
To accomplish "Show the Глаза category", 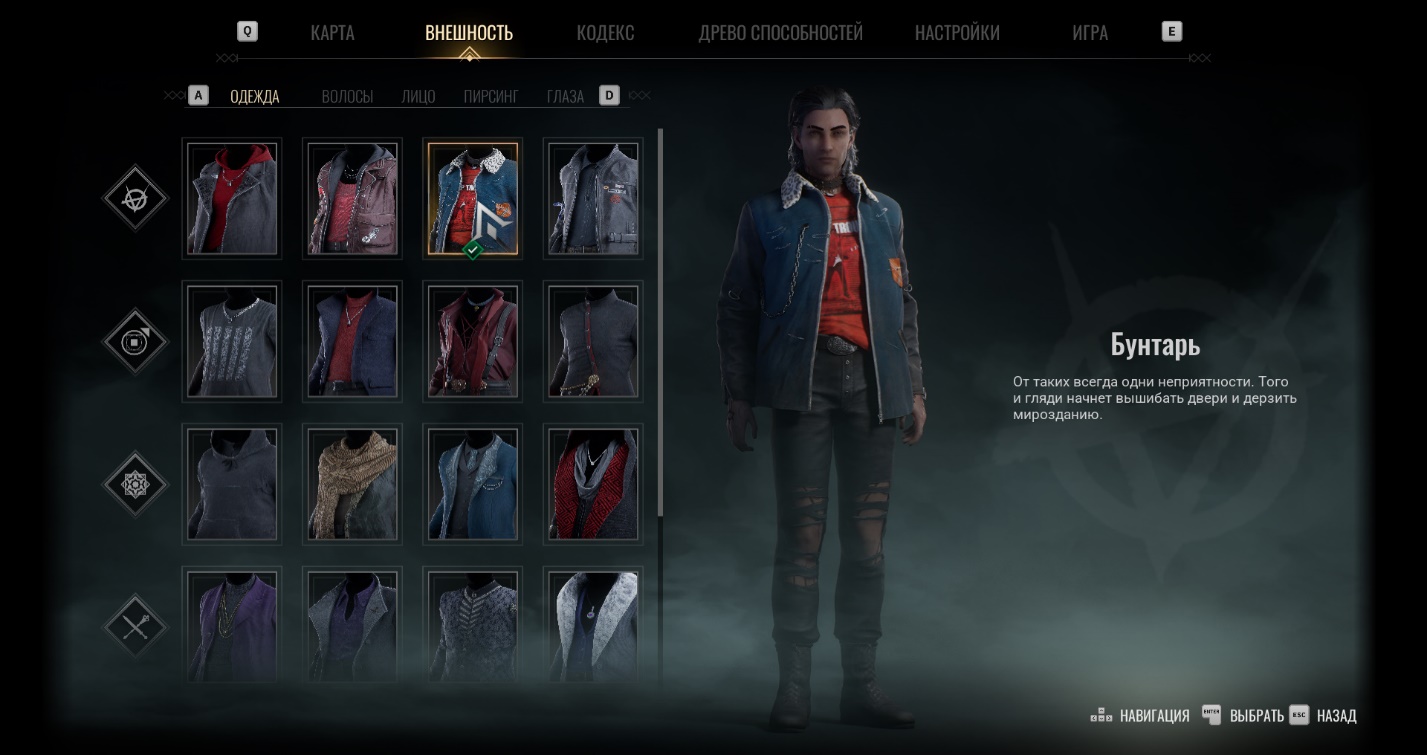I will (x=565, y=97).
